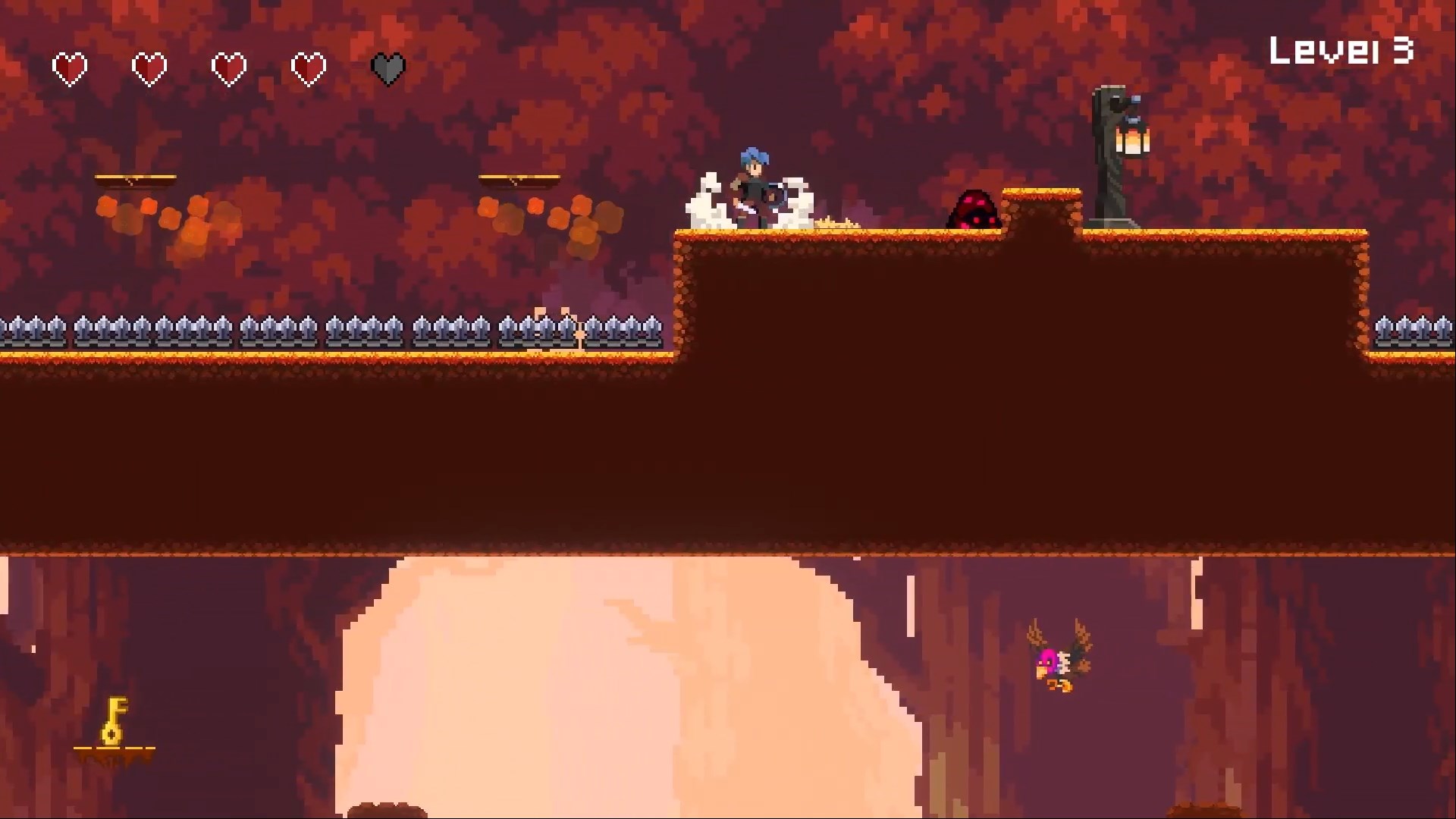Viewport: 1456px width, 819px height.
Task: Click the dark spiked egg enemy
Action: [973, 210]
